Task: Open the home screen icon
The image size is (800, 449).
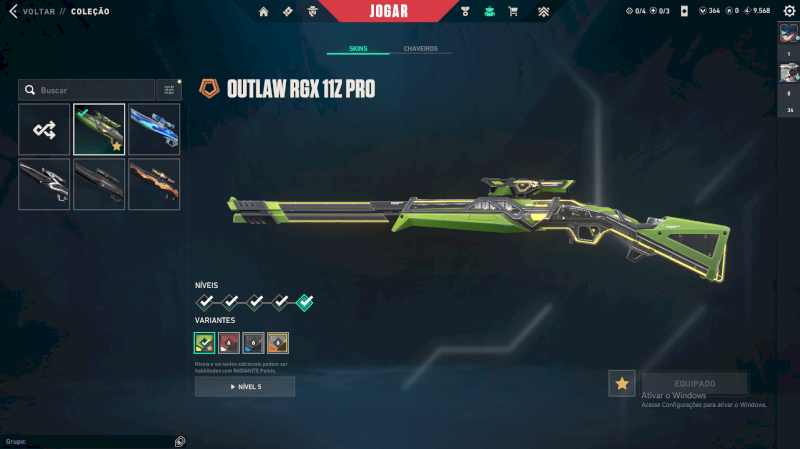Action: pyautogui.click(x=264, y=11)
